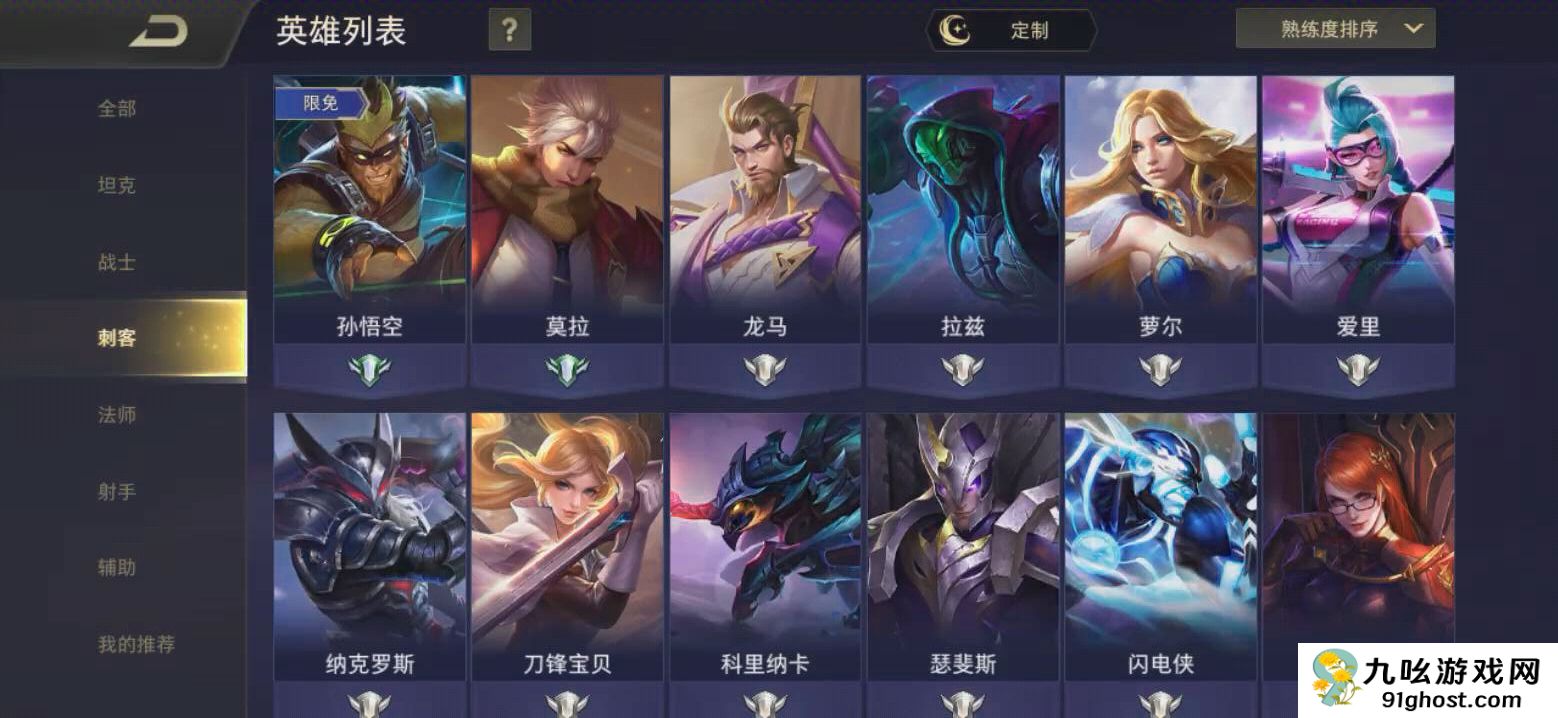Choose the 萝尔 hero card
This screenshot has height=718, width=1558.
tap(1161, 210)
